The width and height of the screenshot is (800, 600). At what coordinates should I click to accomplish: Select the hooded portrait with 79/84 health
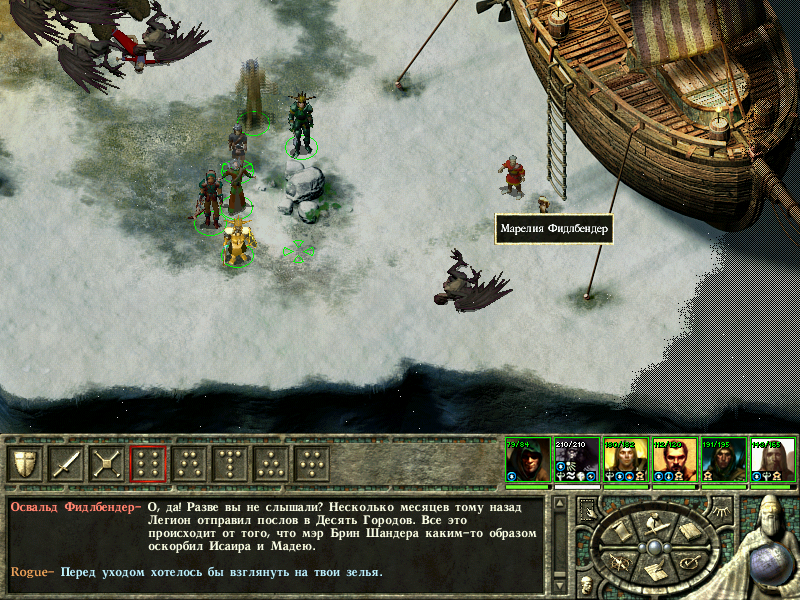point(527,461)
